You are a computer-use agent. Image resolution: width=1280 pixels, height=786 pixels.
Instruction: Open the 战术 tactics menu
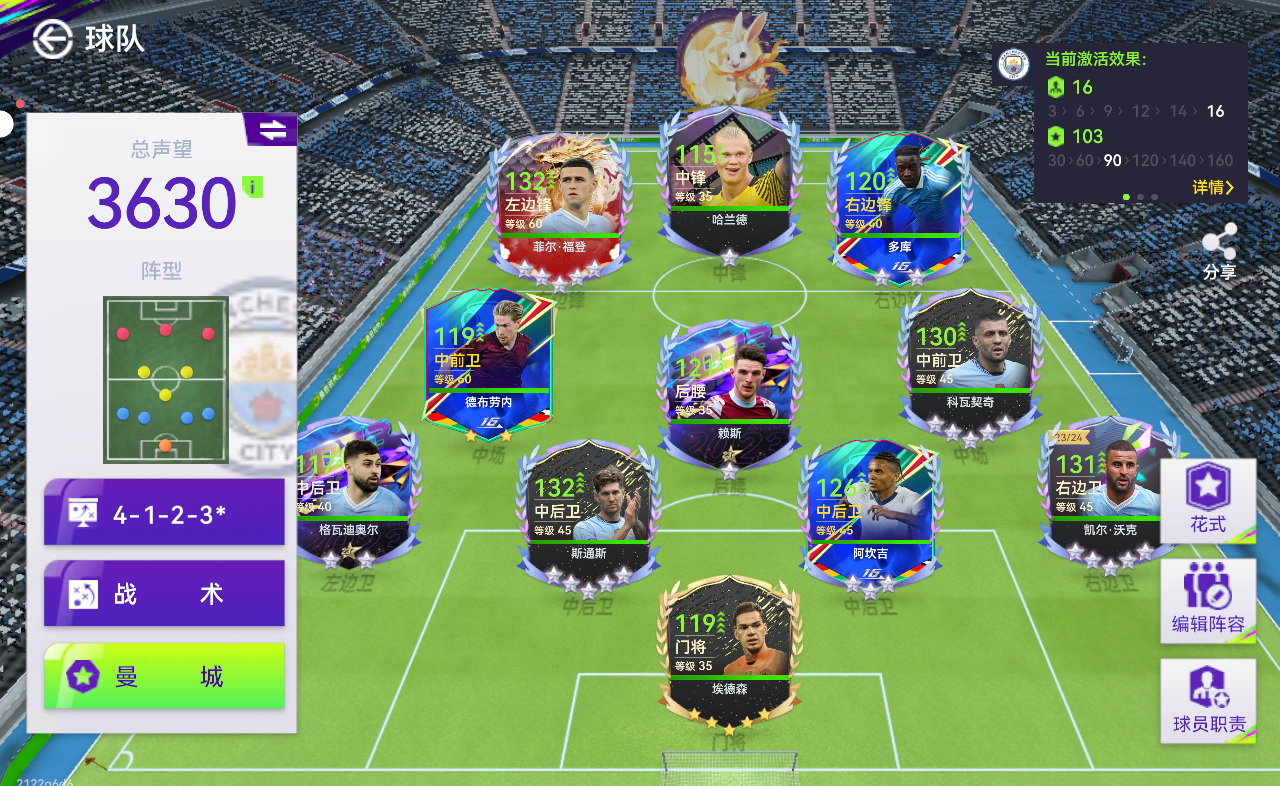[164, 594]
